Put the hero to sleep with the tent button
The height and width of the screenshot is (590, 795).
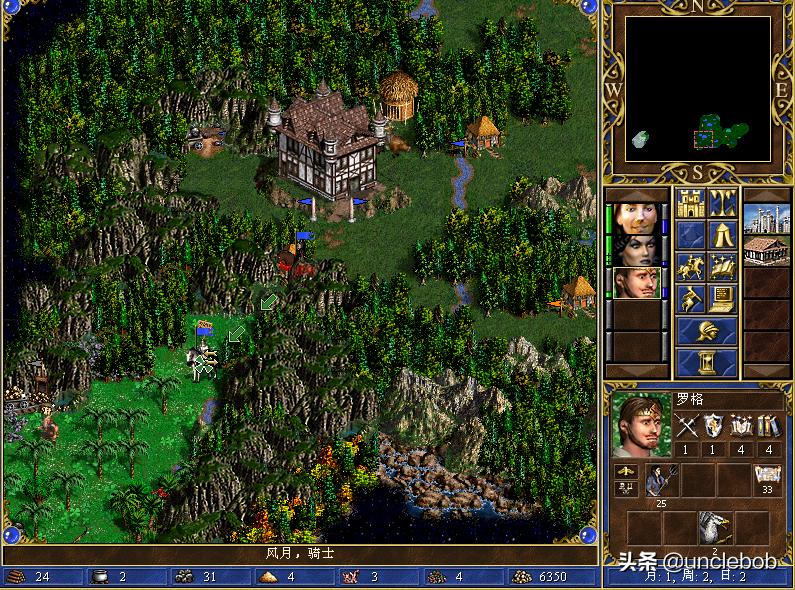723,235
